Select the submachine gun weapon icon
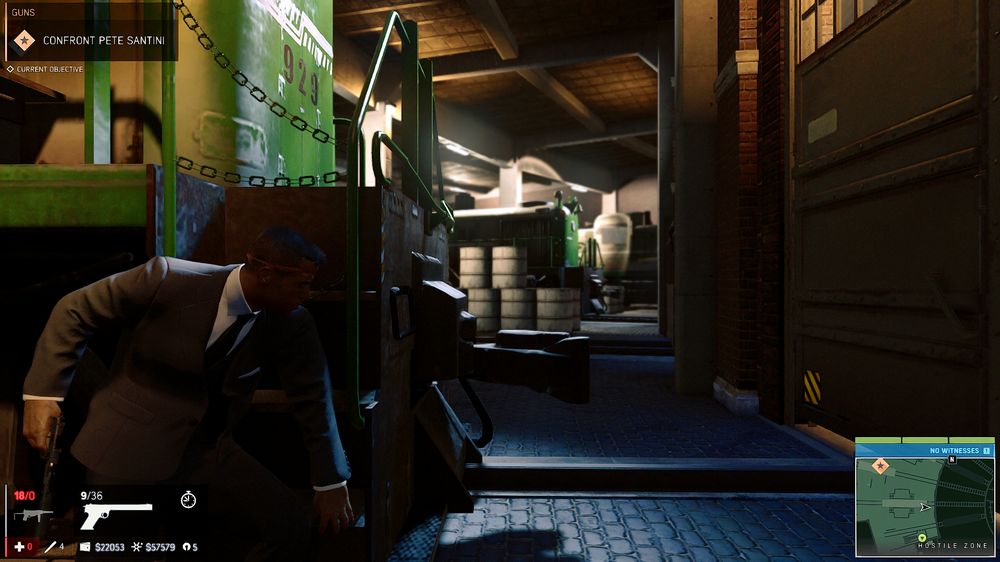This screenshot has width=1000, height=562. 32,515
